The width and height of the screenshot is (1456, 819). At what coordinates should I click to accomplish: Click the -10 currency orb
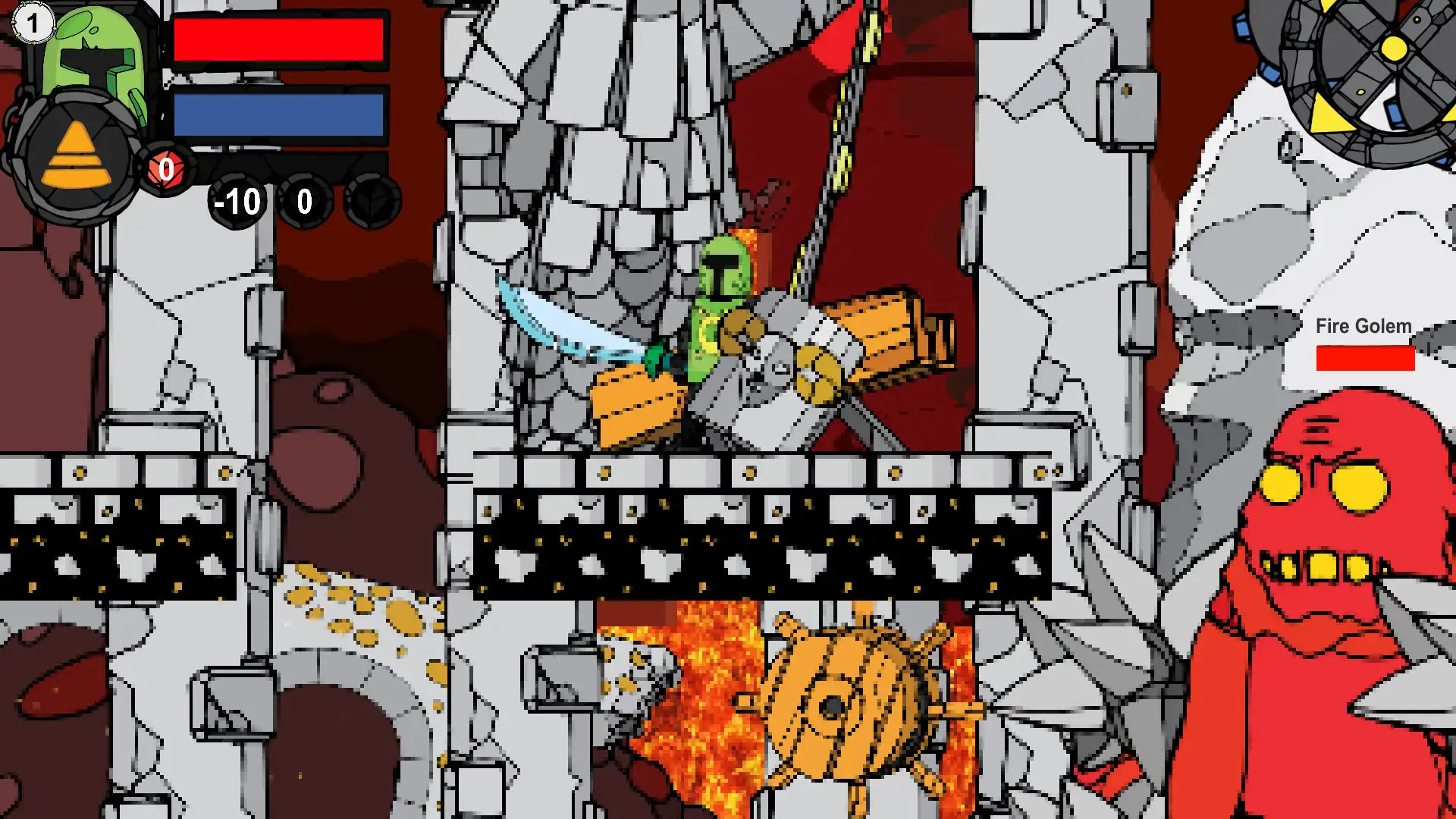click(x=235, y=202)
